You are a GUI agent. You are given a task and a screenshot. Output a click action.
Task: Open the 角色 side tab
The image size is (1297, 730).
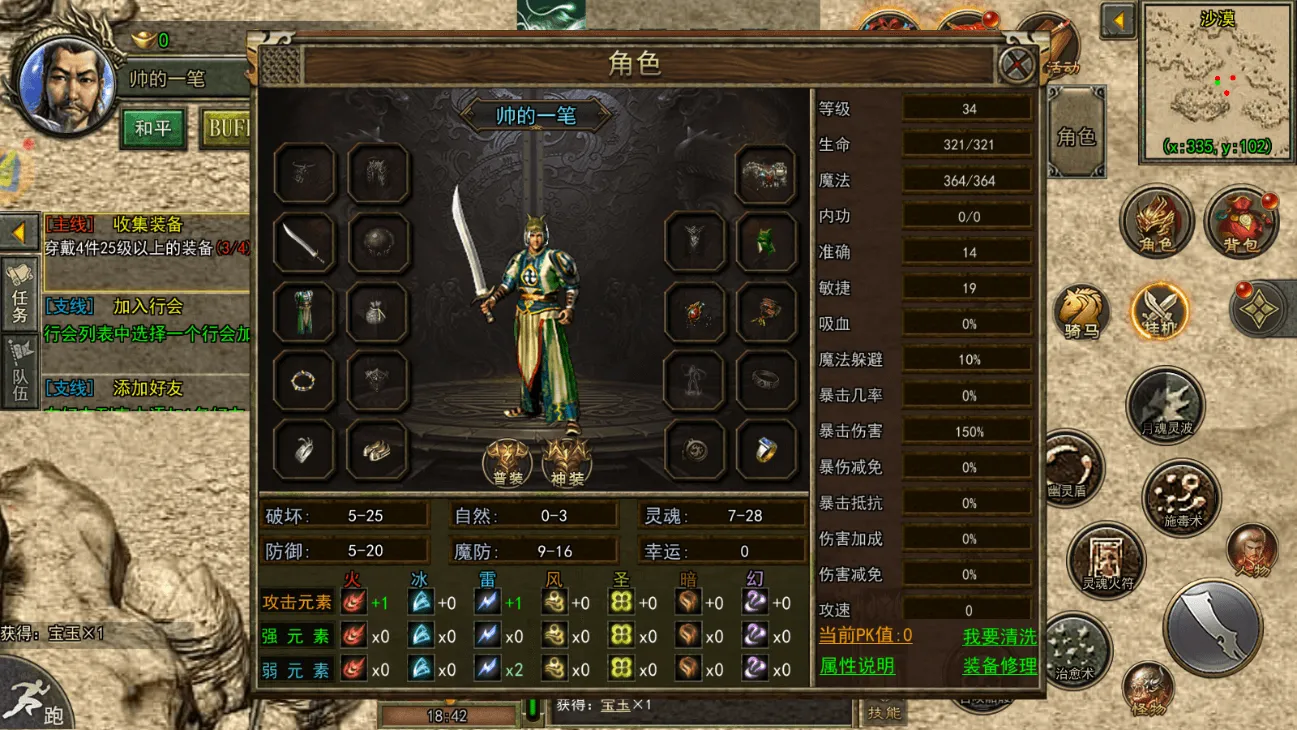coord(1076,135)
